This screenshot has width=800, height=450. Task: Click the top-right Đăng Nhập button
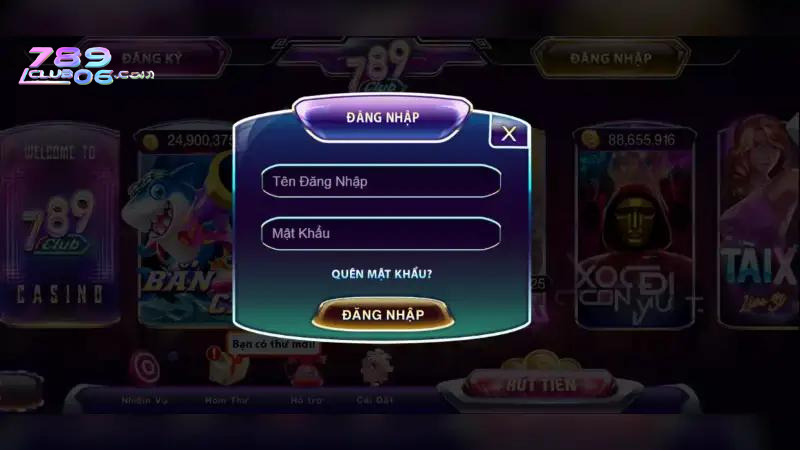610,58
